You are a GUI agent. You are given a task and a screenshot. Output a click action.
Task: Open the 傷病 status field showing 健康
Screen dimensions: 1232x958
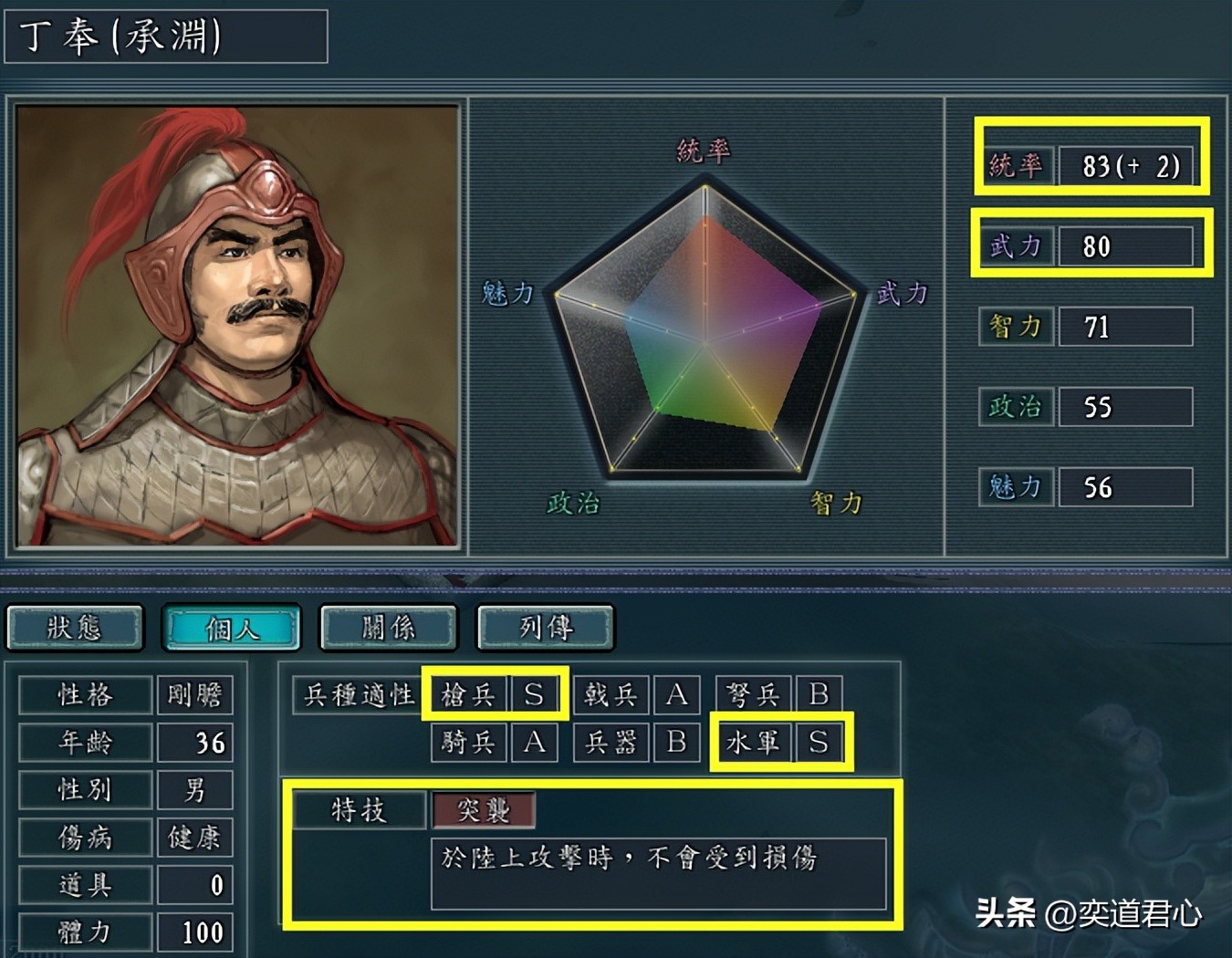point(83,837)
